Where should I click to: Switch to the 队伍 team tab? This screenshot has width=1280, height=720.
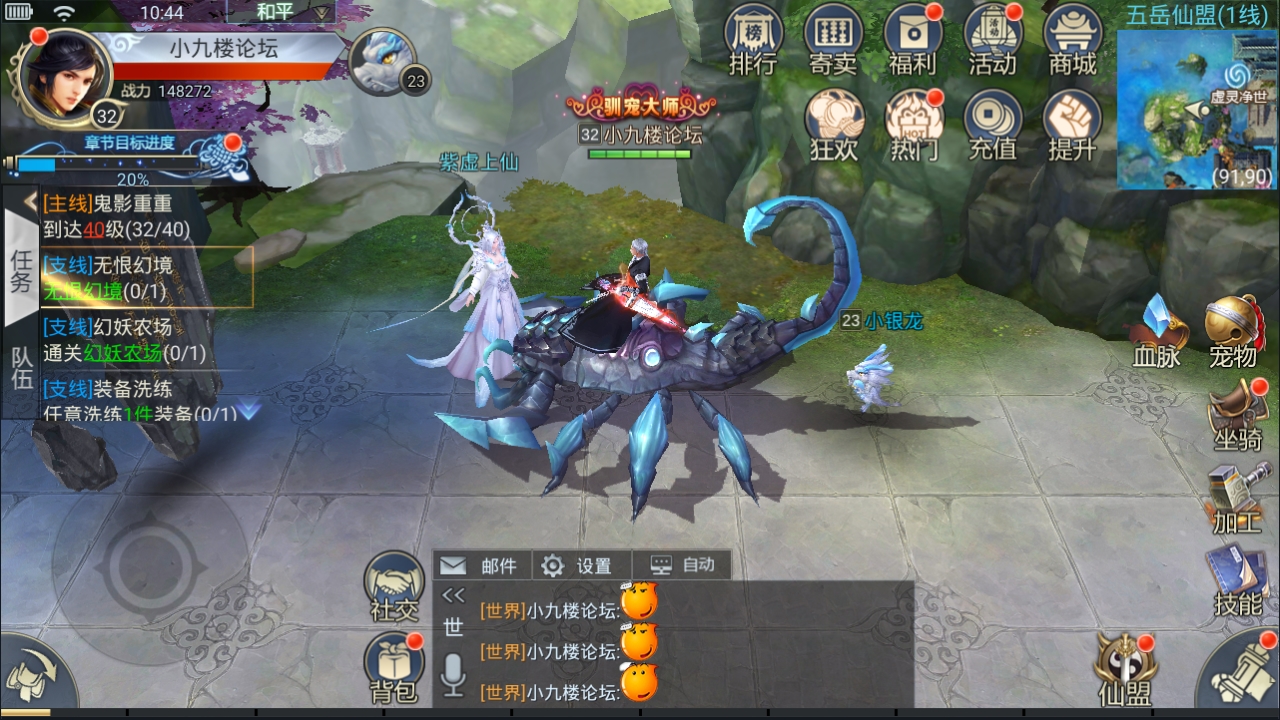(21, 368)
